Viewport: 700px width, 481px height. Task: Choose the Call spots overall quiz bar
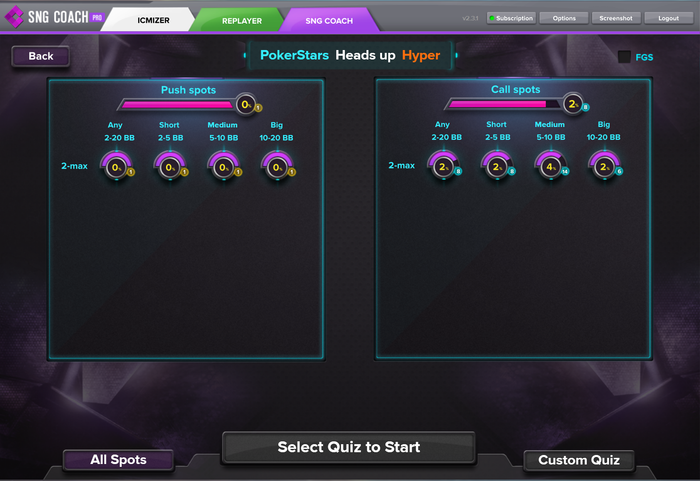(505, 103)
